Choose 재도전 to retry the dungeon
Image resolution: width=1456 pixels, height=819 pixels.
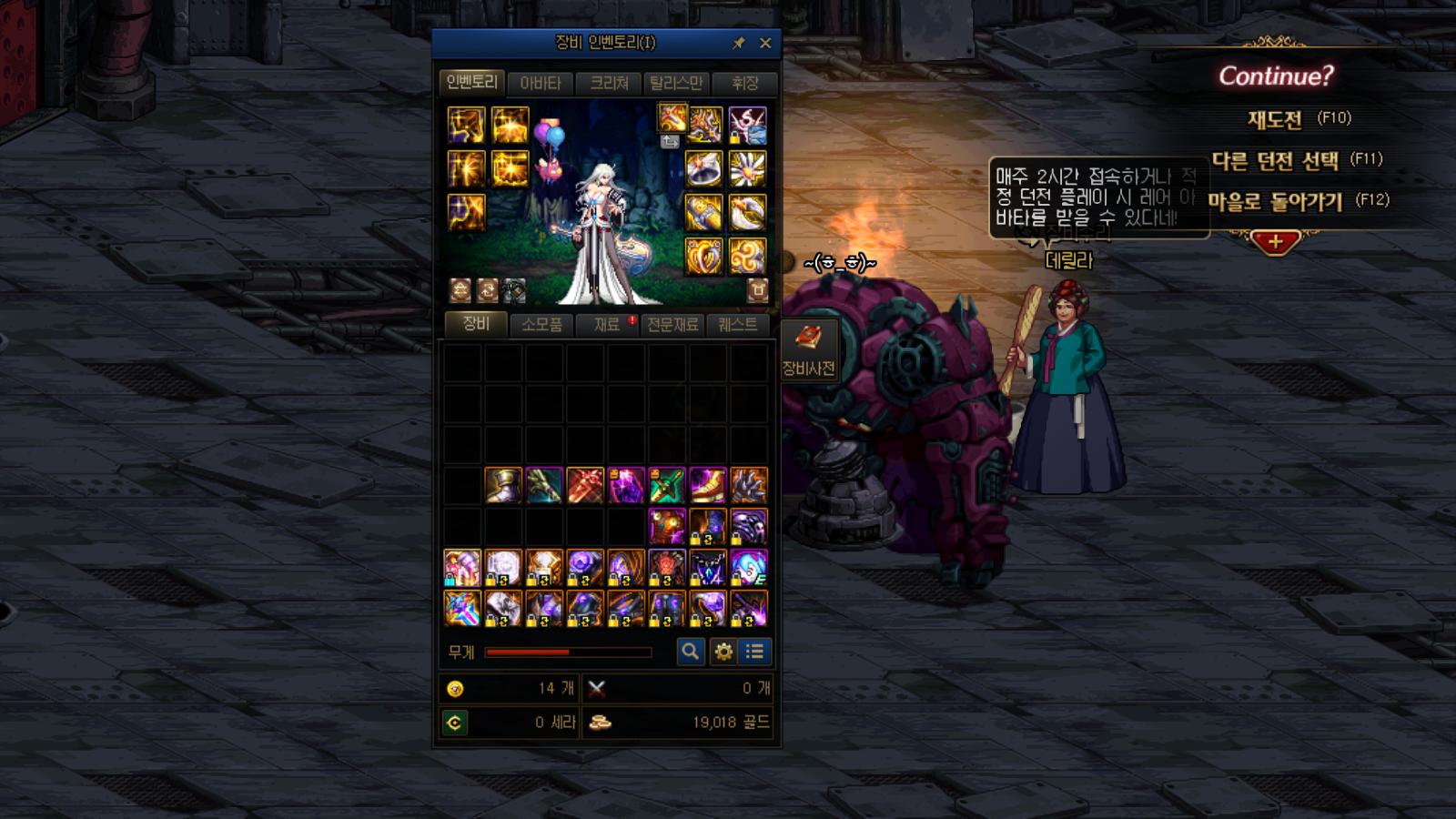1276,119
